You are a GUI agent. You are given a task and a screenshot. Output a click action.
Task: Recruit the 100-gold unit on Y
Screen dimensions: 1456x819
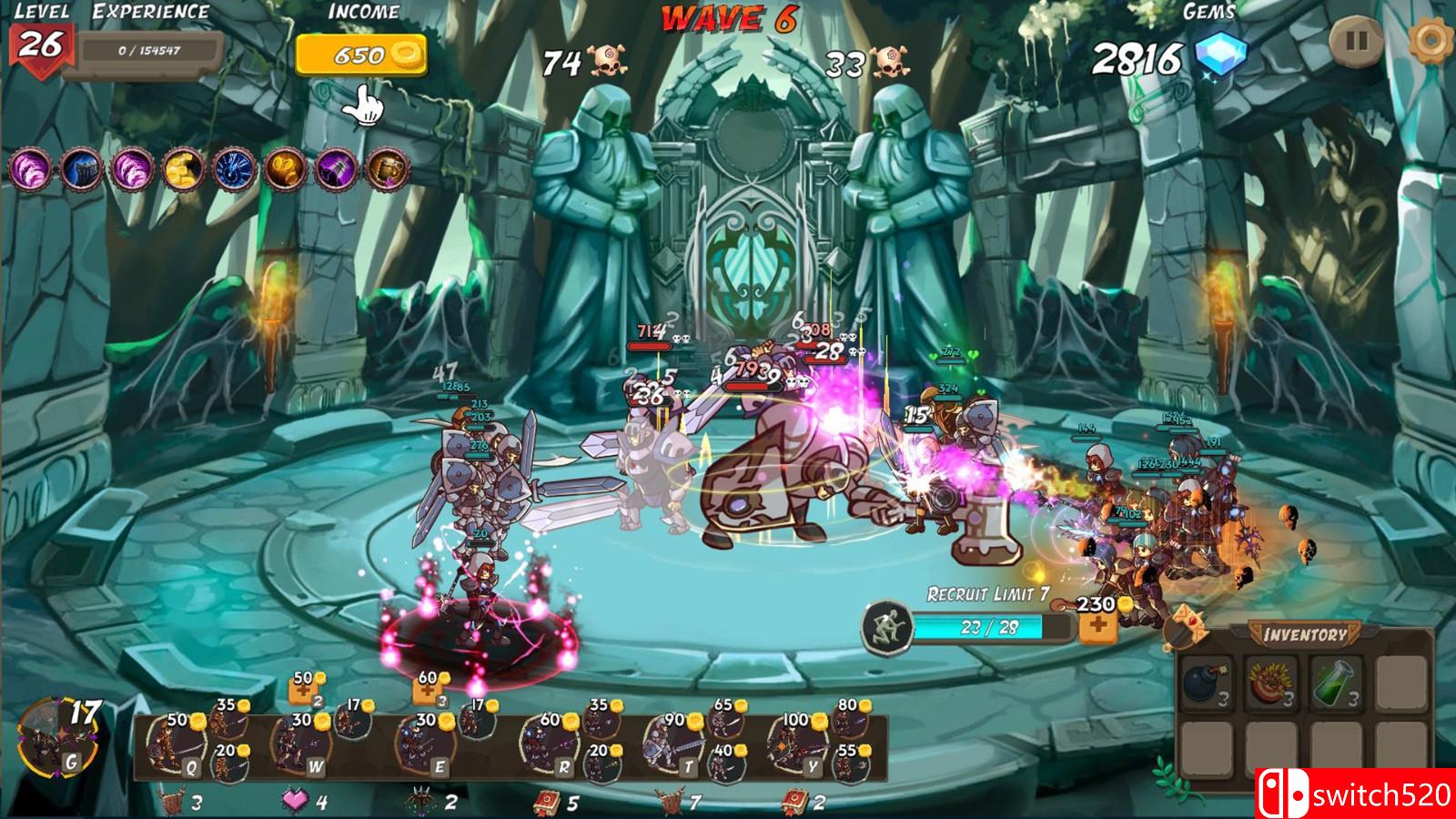tap(794, 746)
